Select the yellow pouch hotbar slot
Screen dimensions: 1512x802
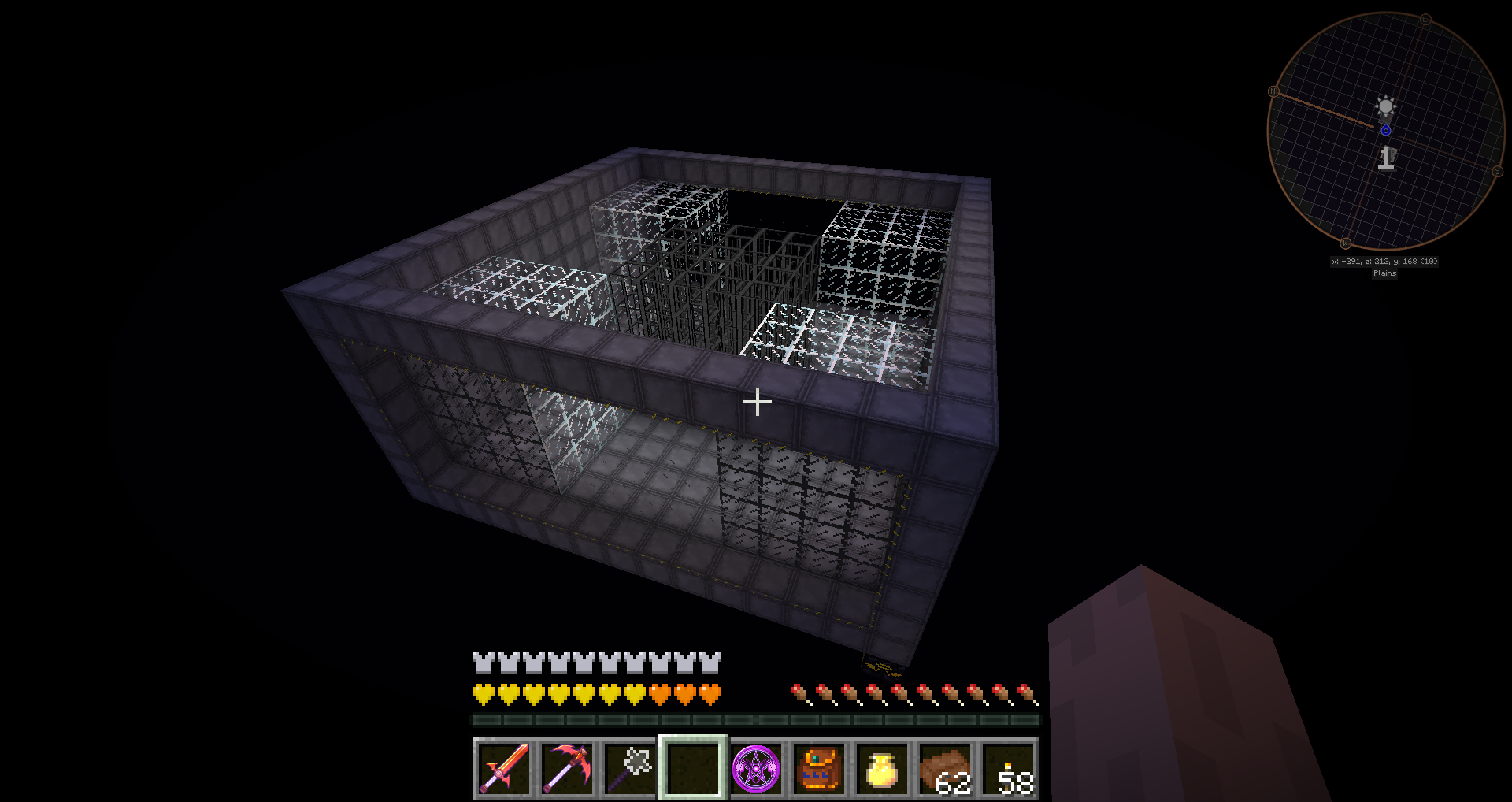pos(882,768)
